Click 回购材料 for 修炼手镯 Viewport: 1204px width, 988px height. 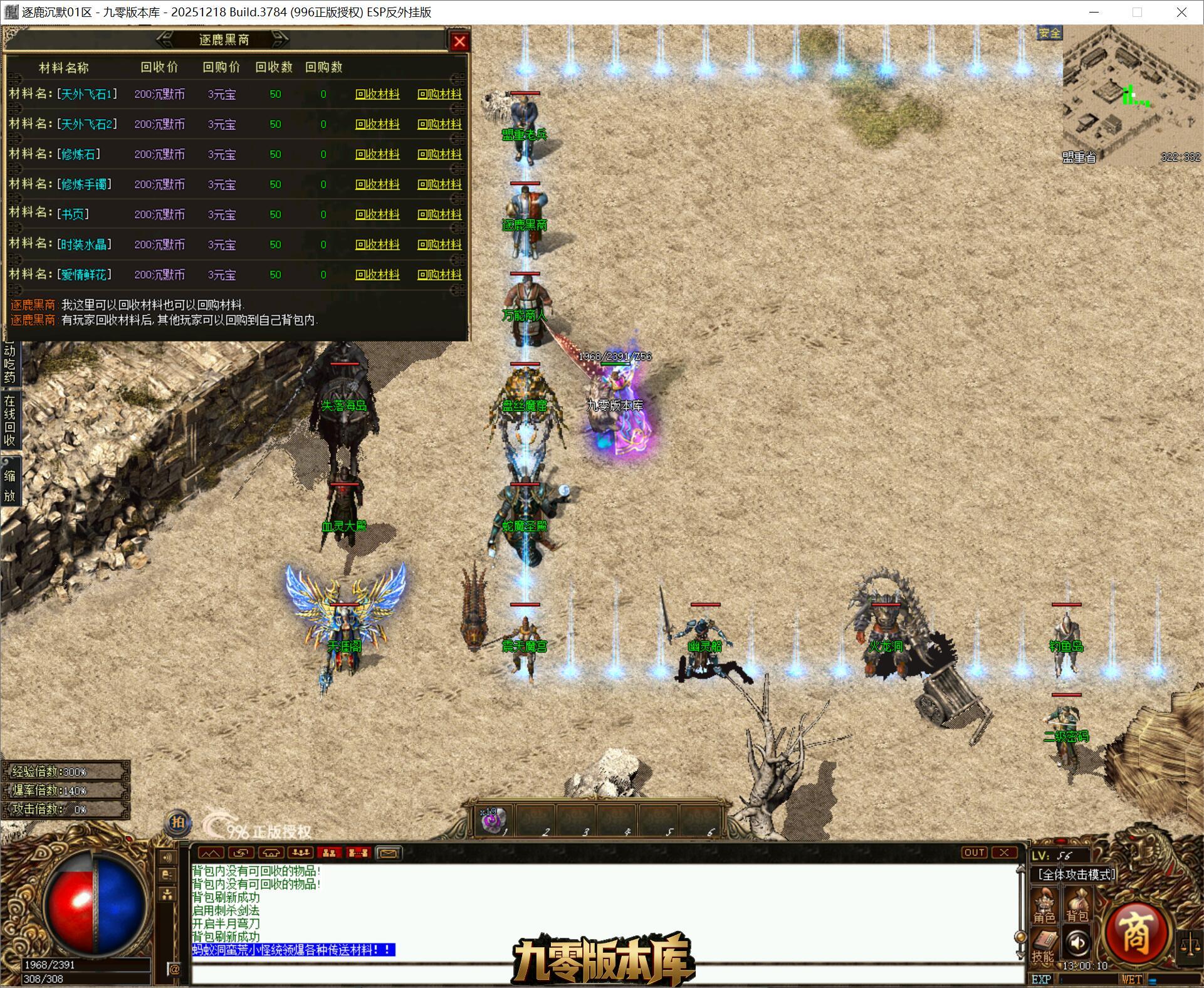click(x=439, y=184)
